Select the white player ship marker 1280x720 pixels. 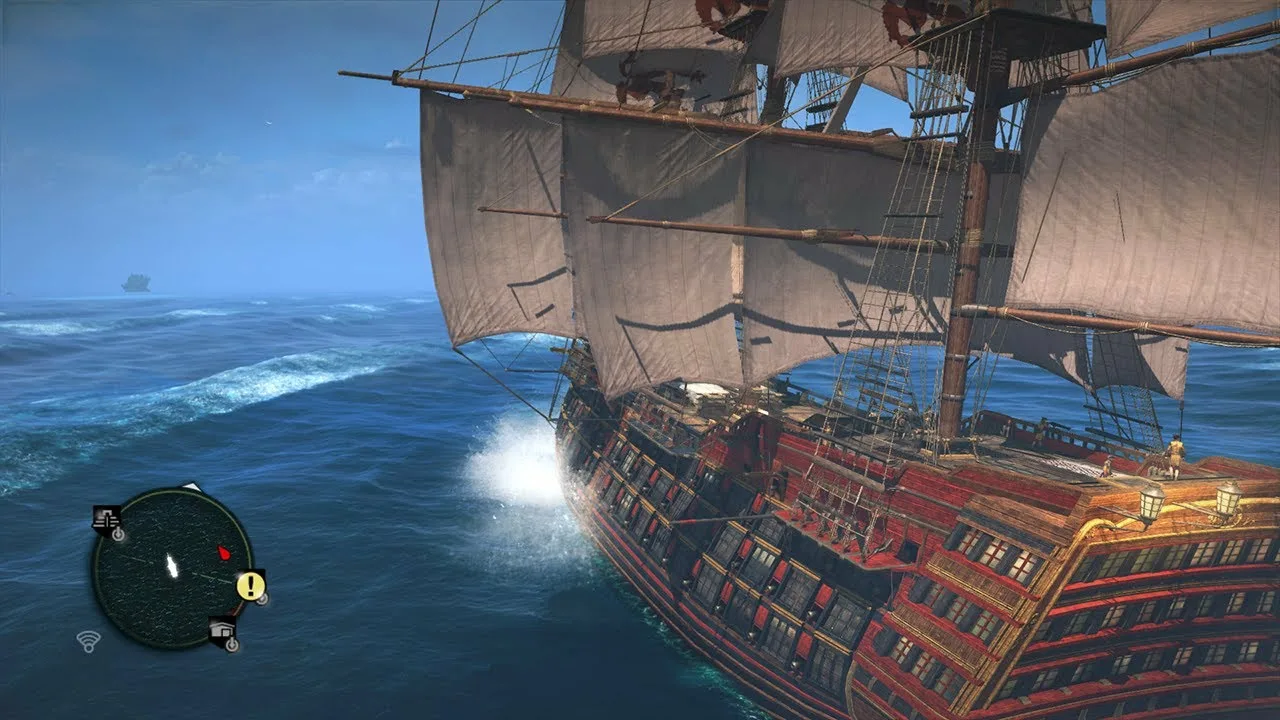pos(172,567)
